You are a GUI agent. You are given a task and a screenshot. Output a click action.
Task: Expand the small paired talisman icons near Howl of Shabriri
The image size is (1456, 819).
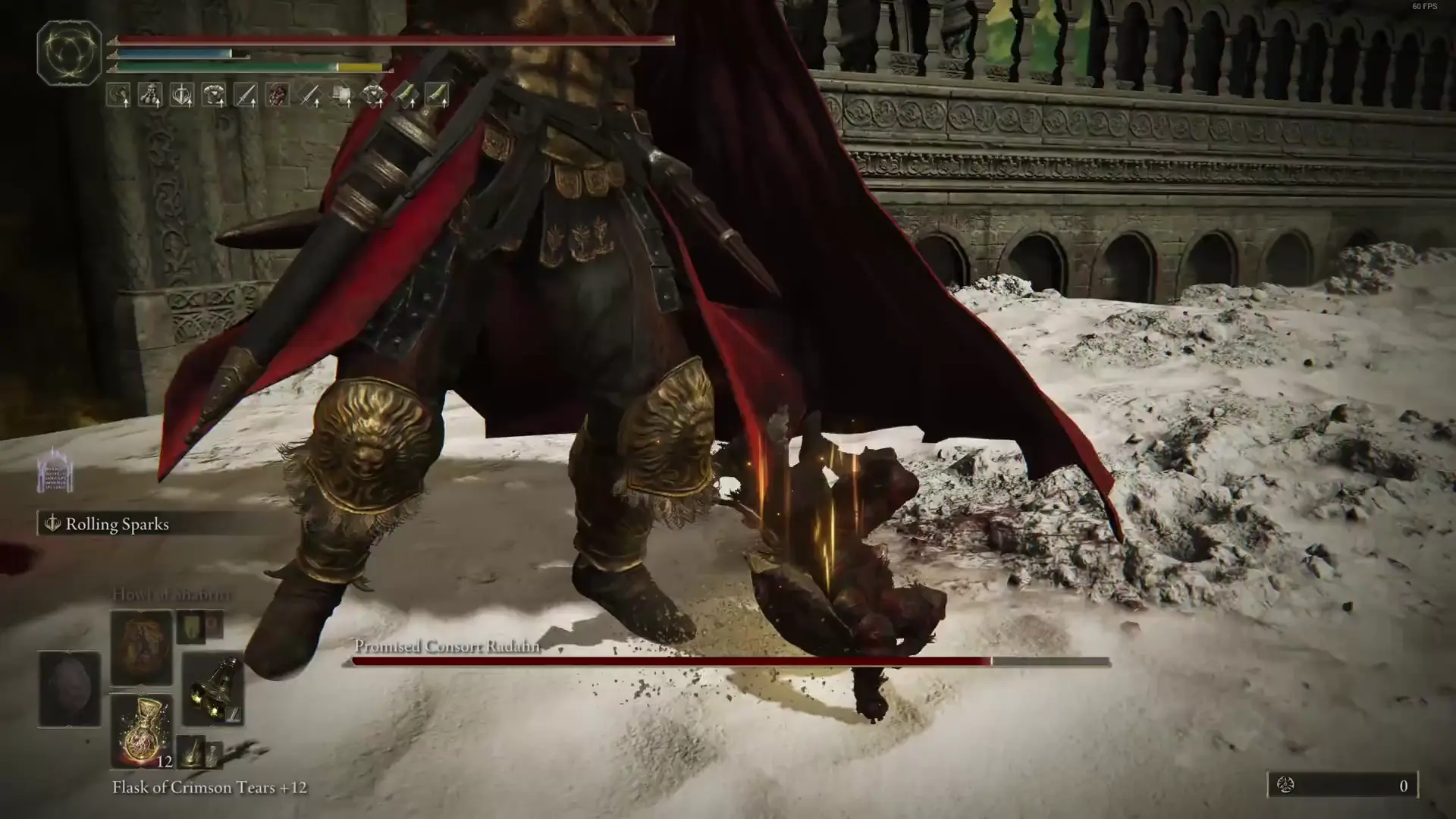200,628
